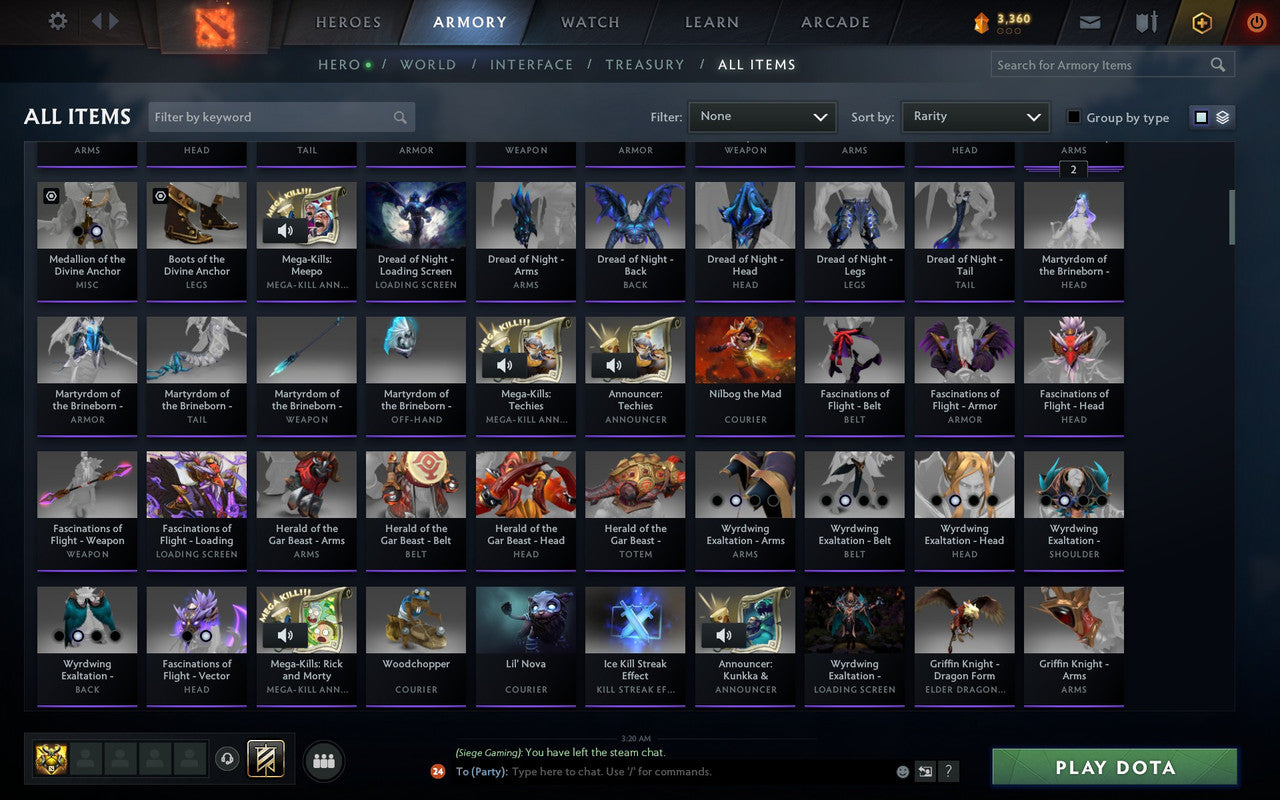Click the headset voice chat icon
The image size is (1280, 800).
click(x=228, y=758)
